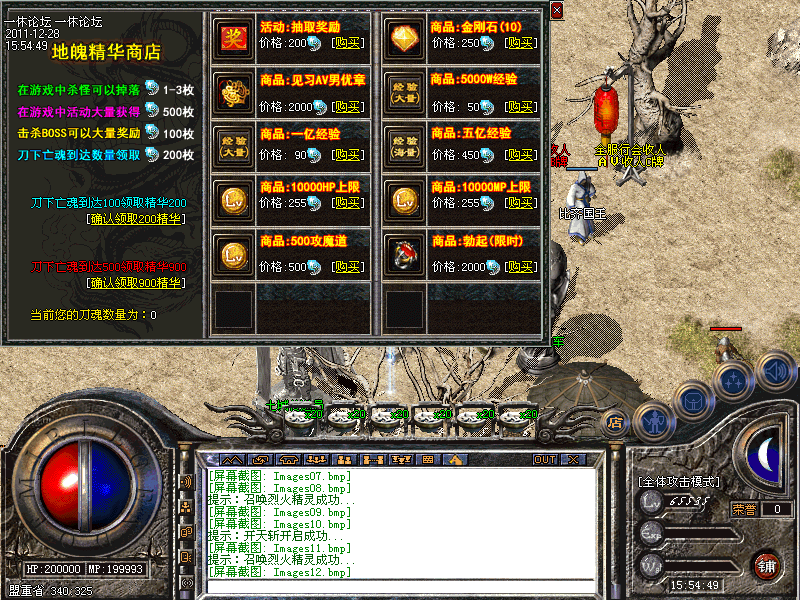Purchase the 500攻魔道 upgrade
Screen dimensions: 800x600
(x=347, y=267)
